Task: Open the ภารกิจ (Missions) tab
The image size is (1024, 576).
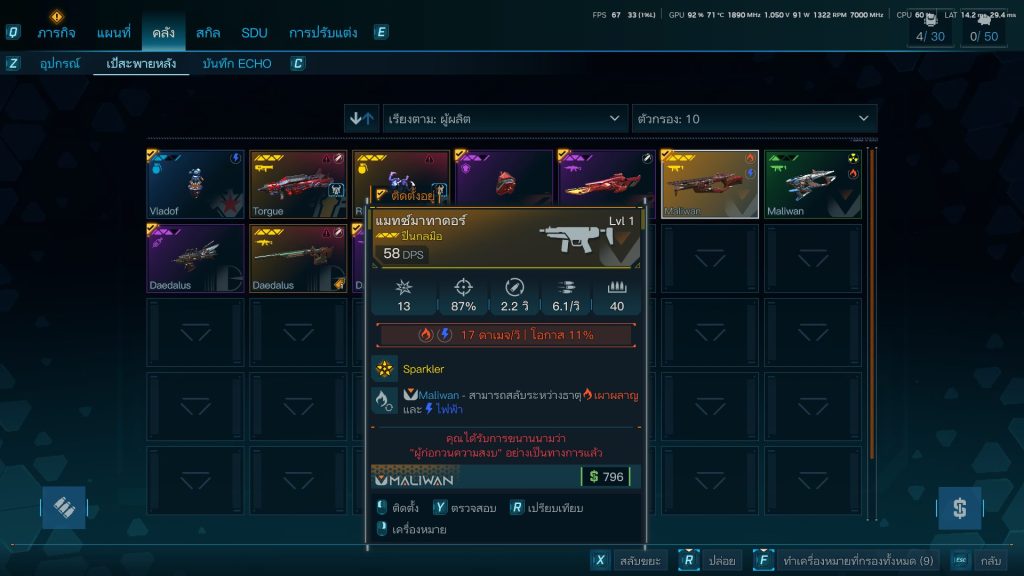Action: (x=56, y=32)
